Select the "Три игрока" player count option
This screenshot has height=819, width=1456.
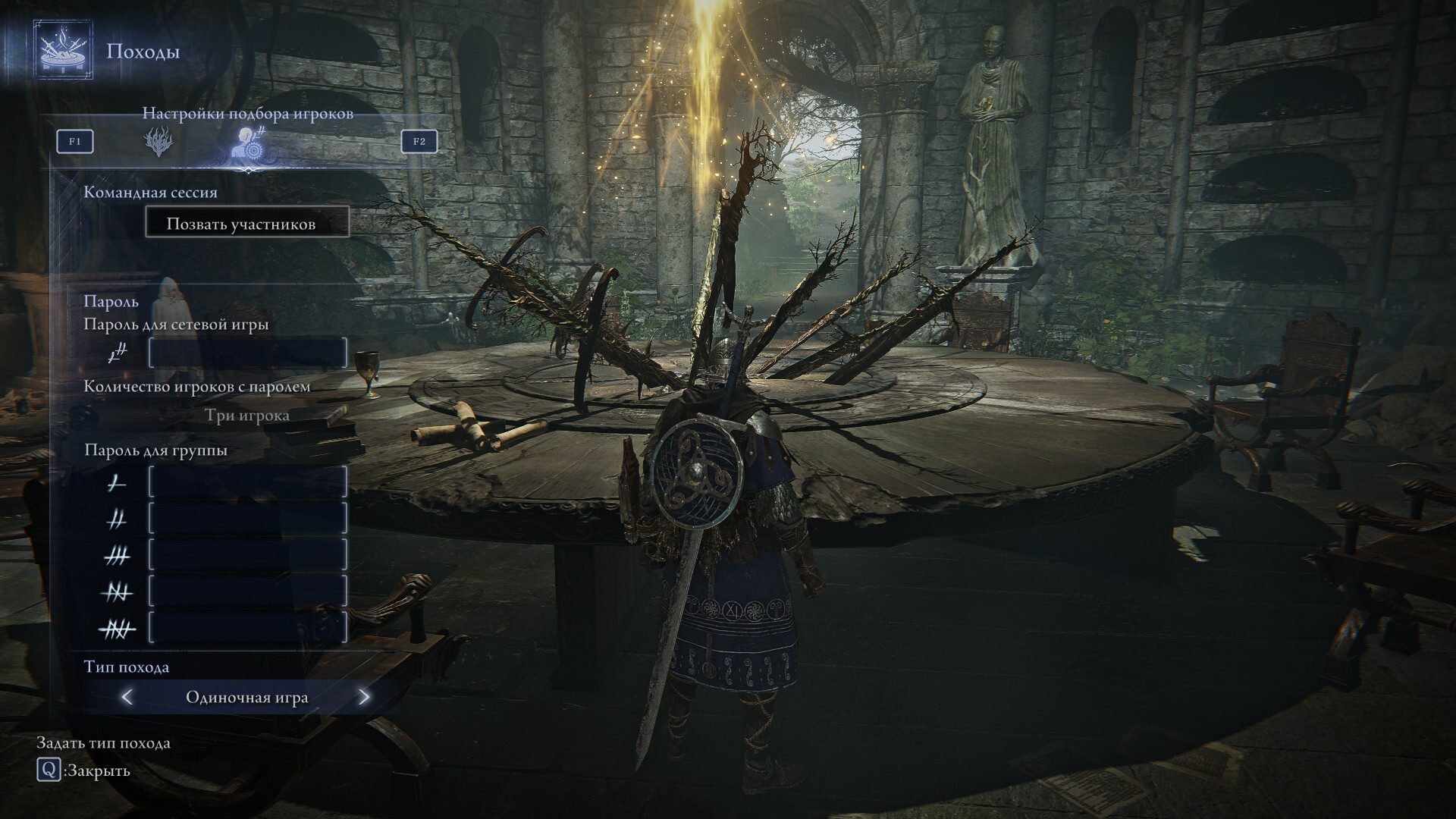(x=247, y=416)
